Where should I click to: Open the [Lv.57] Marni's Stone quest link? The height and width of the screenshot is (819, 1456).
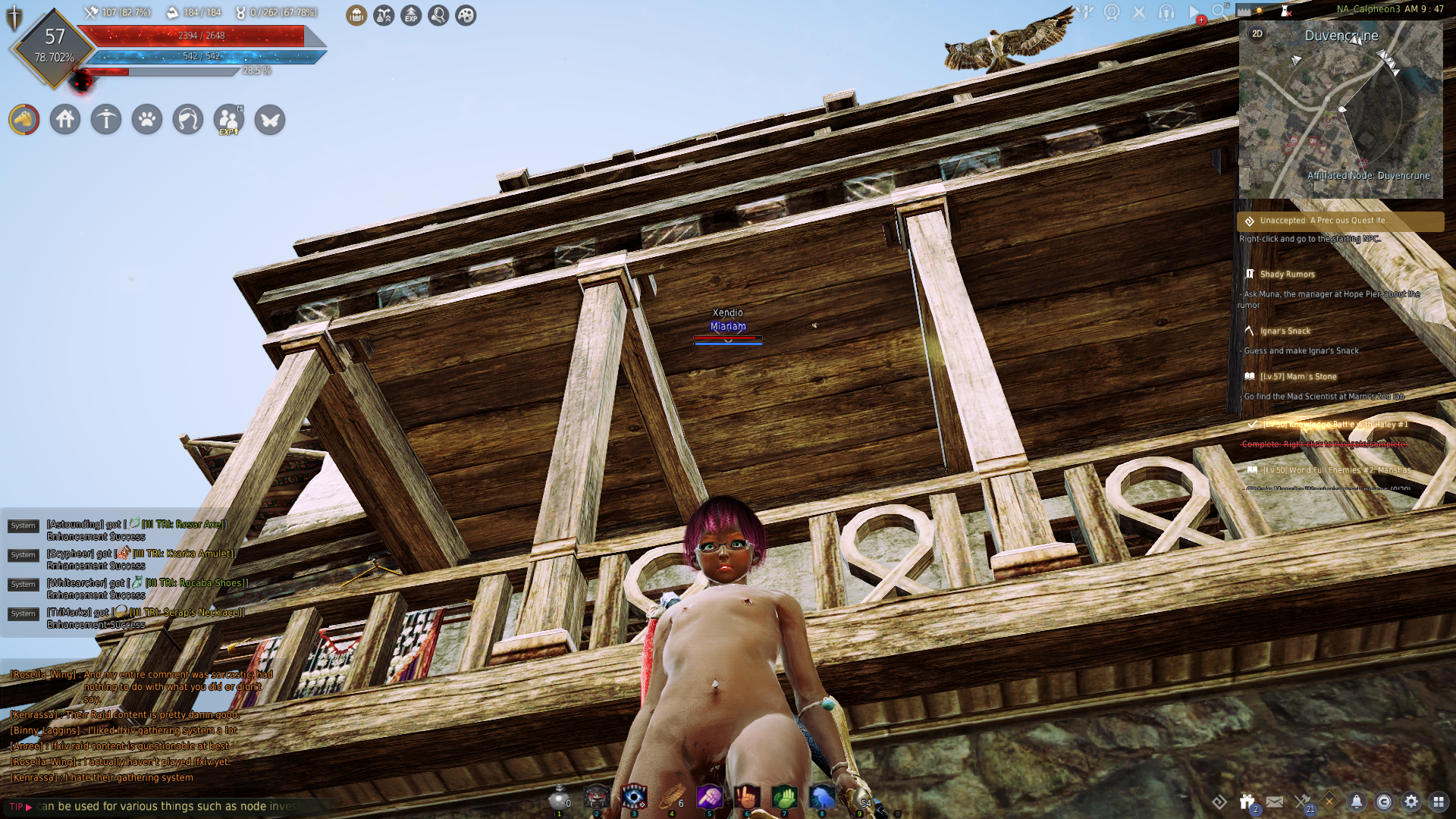pos(1300,376)
